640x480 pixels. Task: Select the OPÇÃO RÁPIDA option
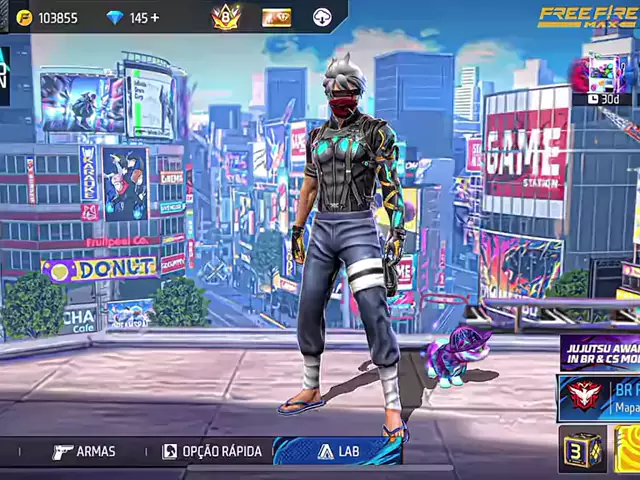point(212,452)
